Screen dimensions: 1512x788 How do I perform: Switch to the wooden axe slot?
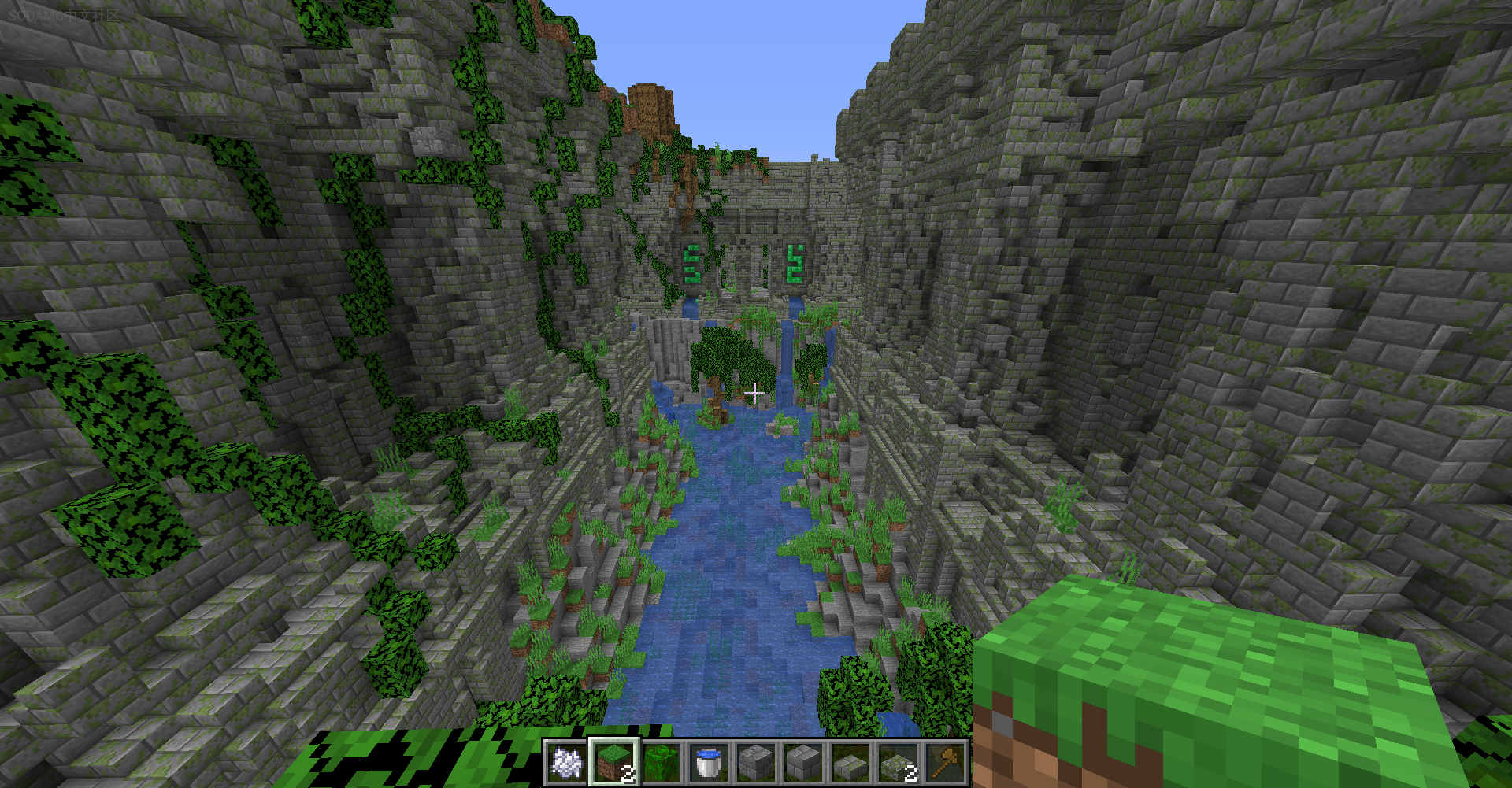coord(945,762)
